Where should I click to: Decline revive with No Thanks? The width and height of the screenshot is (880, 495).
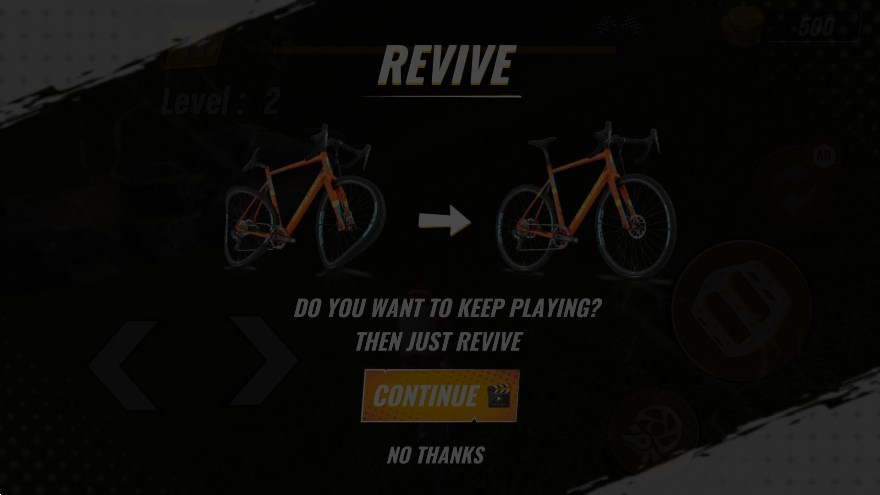point(436,455)
